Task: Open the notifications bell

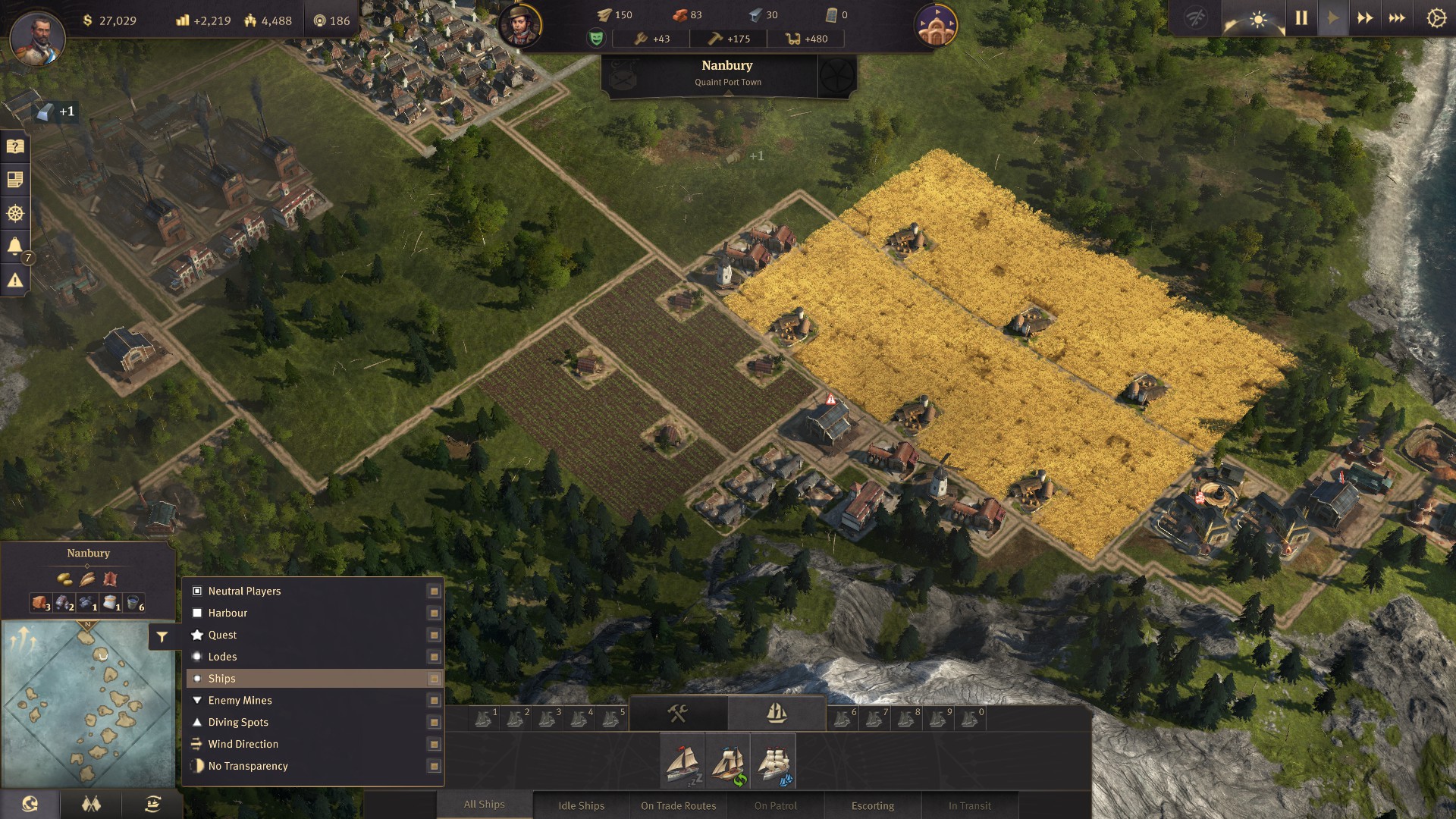Action: 14,246
